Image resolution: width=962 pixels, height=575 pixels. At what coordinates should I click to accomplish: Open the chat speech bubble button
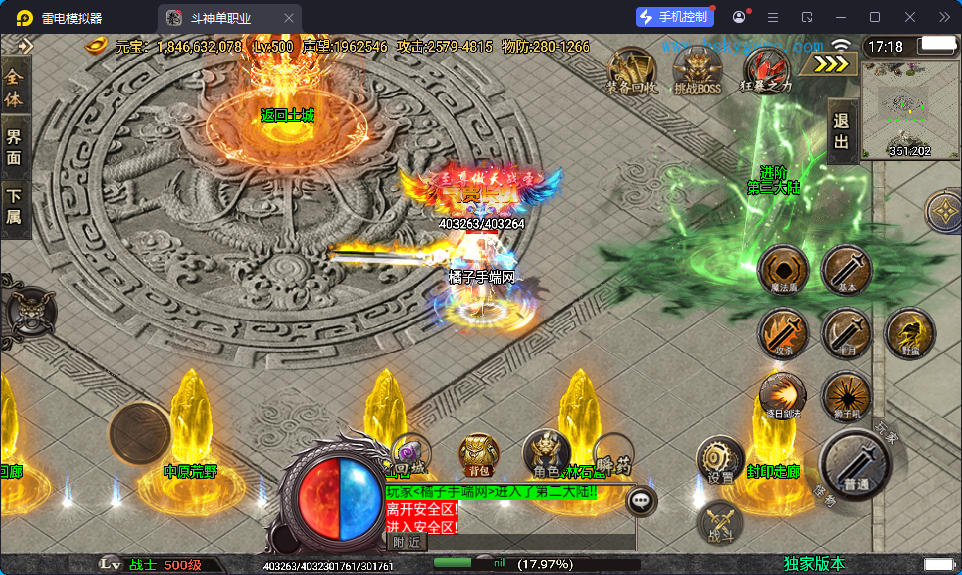[x=641, y=500]
